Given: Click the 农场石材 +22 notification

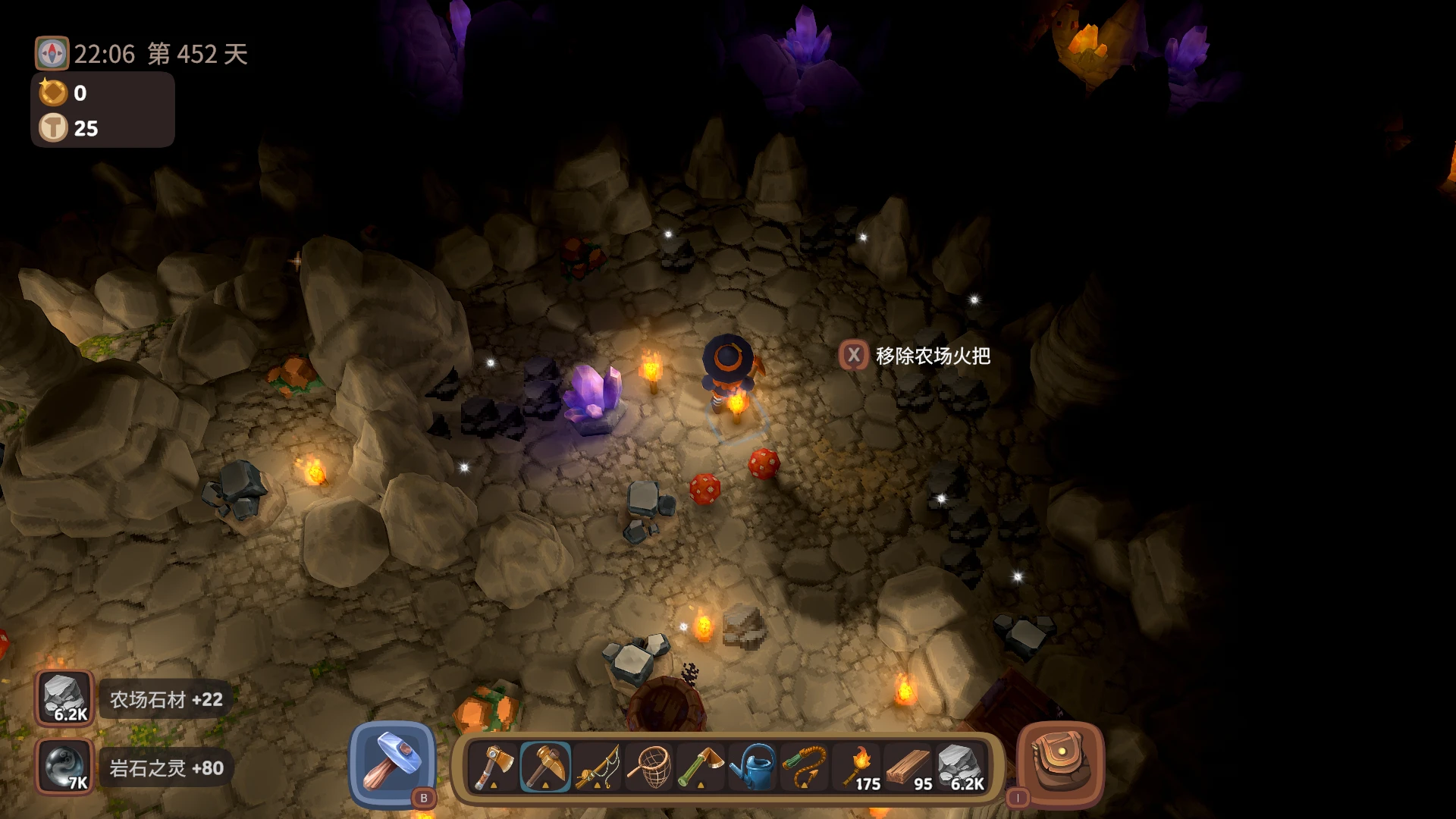Looking at the screenshot, I should [168, 699].
